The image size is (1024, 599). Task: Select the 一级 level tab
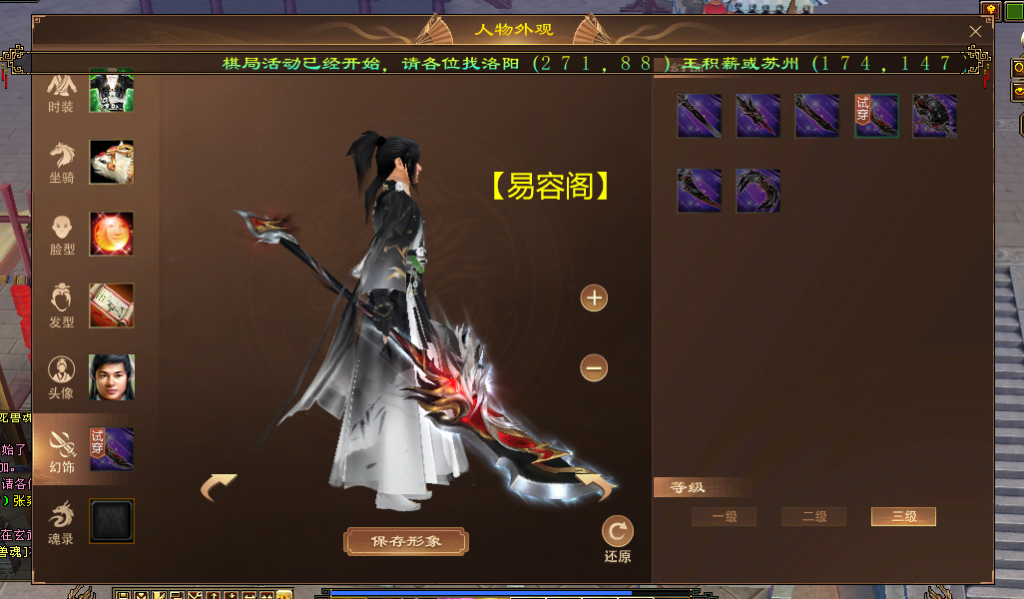[724, 517]
